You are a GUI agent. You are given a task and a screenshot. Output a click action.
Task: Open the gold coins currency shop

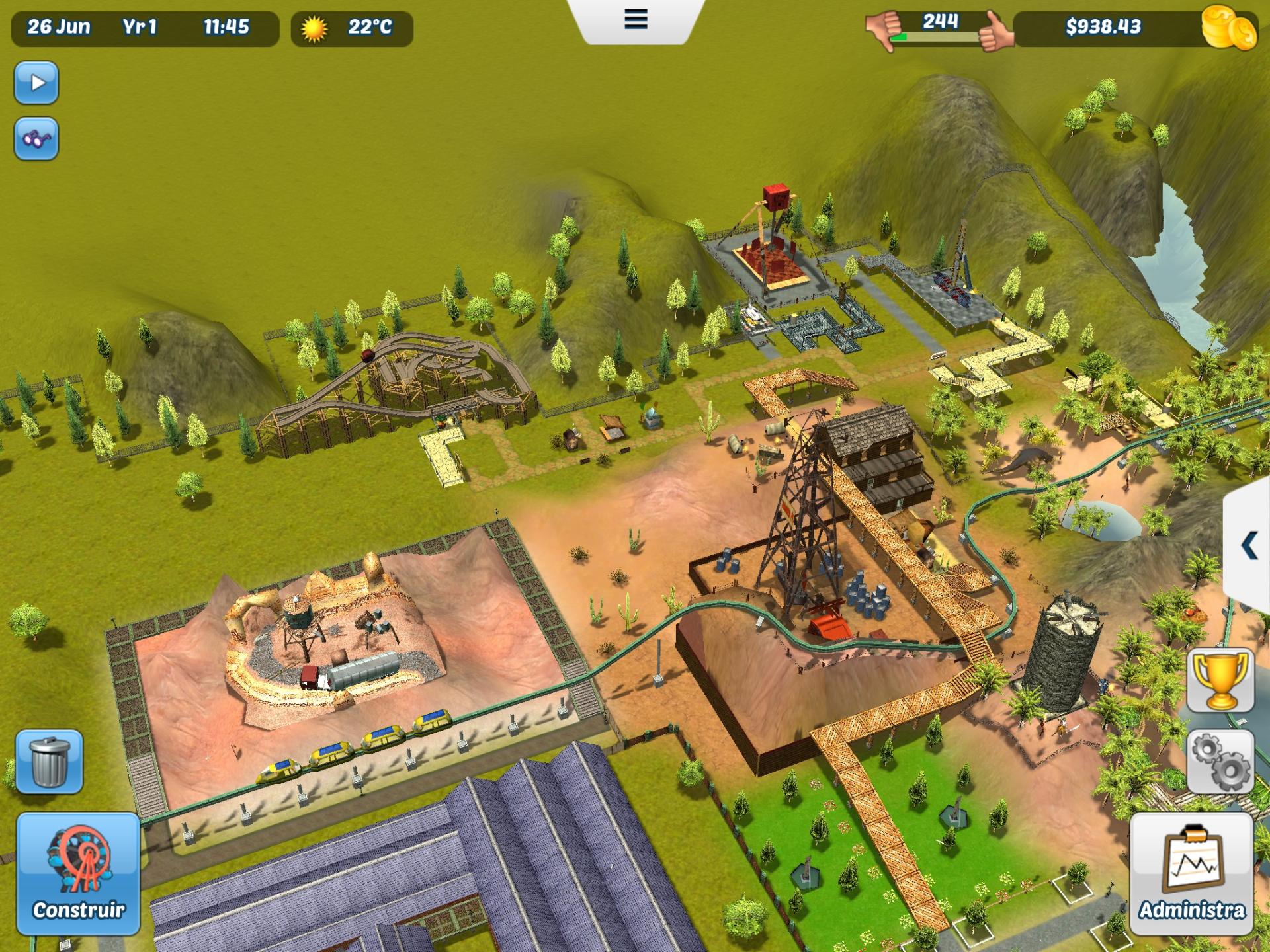tap(1235, 29)
